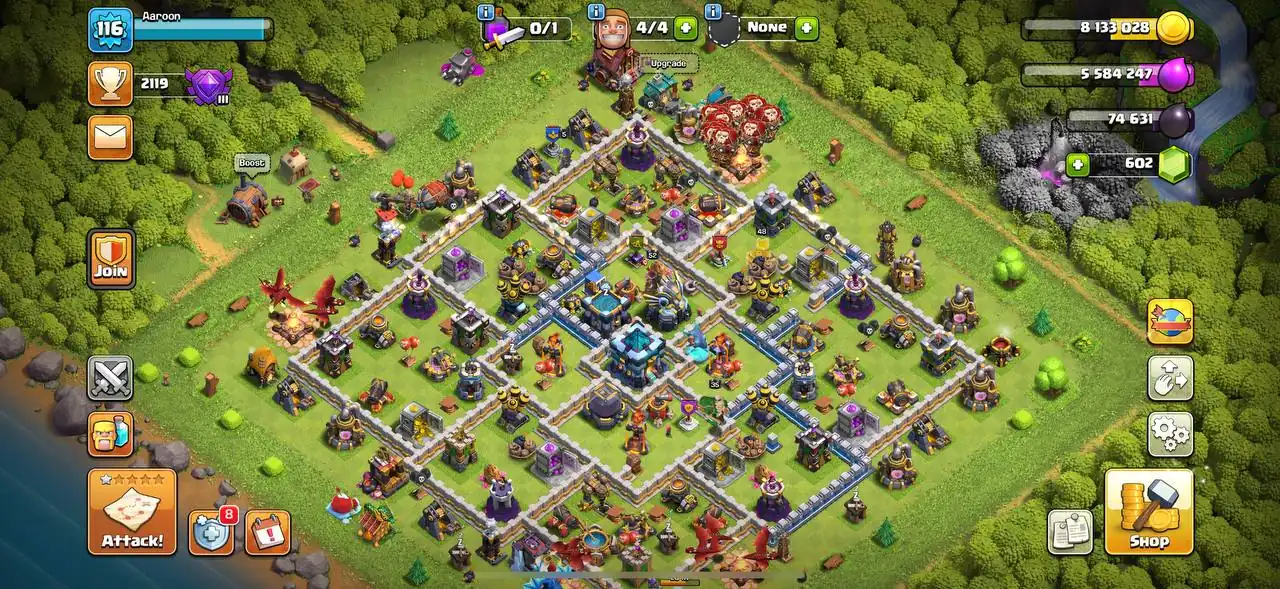Screen dimensions: 1280x589
Task: Open the trophy ranking button
Action: (110, 83)
